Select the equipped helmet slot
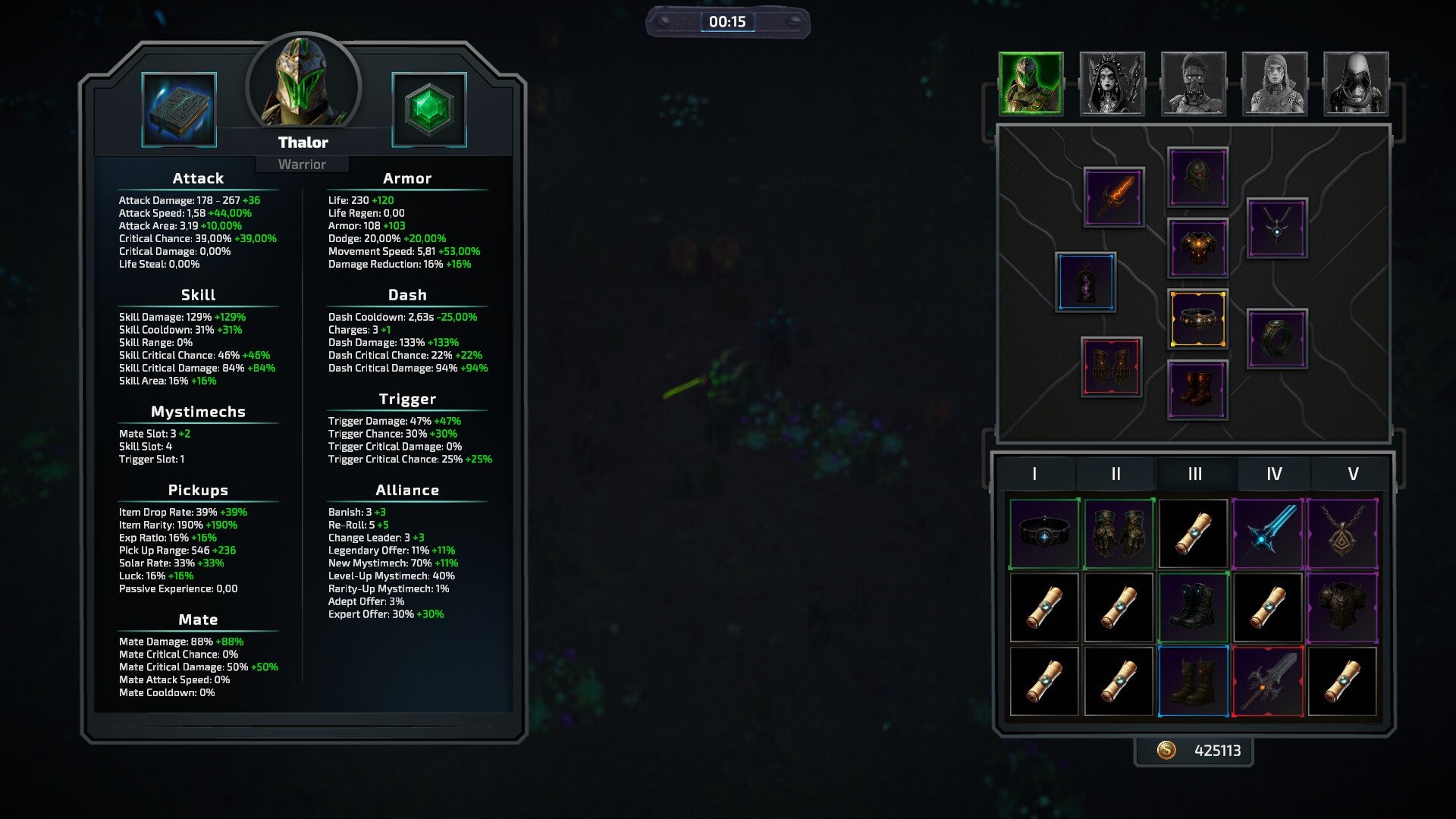Screen dimensions: 1456x819 click(1197, 177)
